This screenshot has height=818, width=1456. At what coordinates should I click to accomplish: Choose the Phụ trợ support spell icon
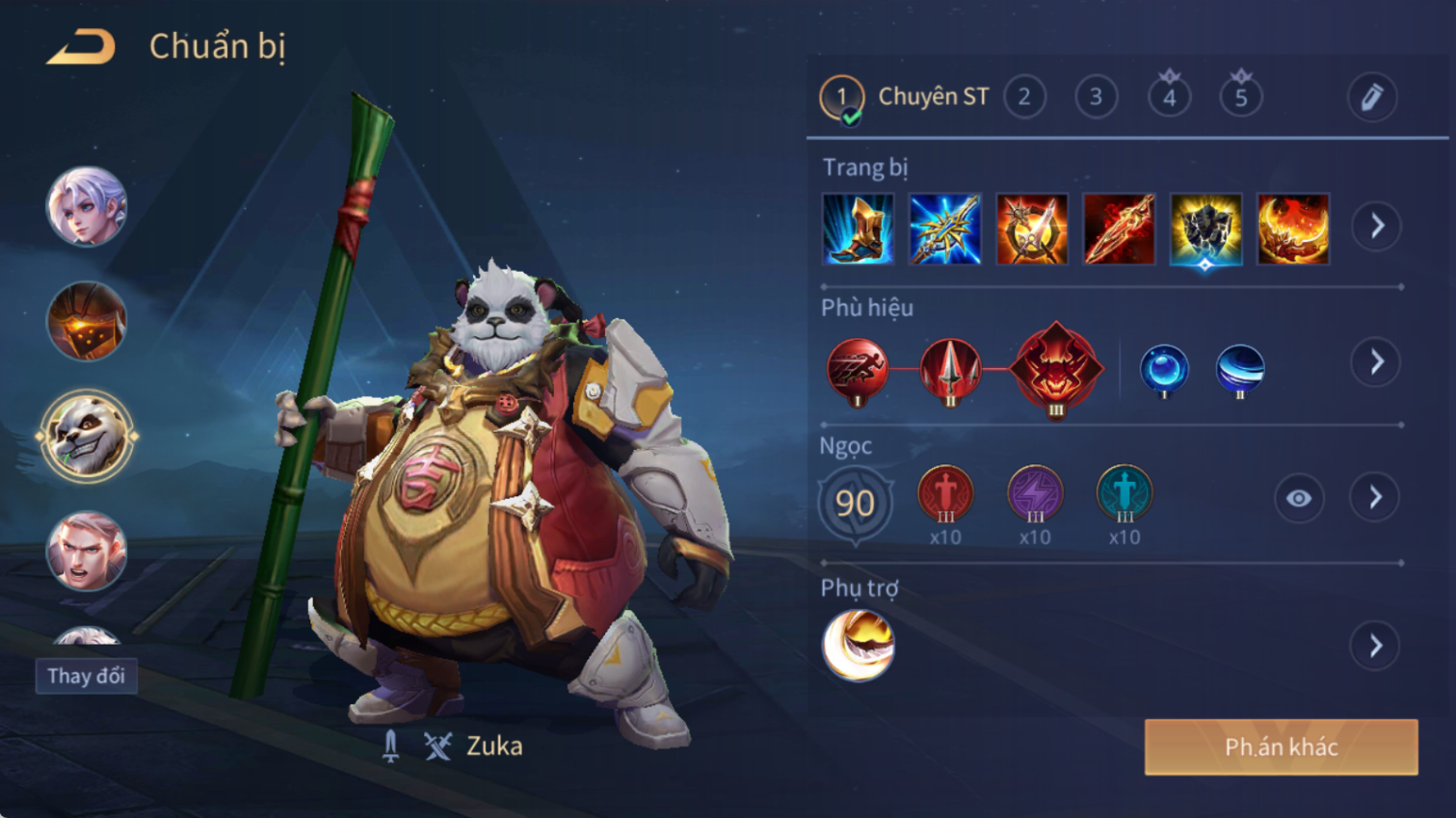[858, 646]
